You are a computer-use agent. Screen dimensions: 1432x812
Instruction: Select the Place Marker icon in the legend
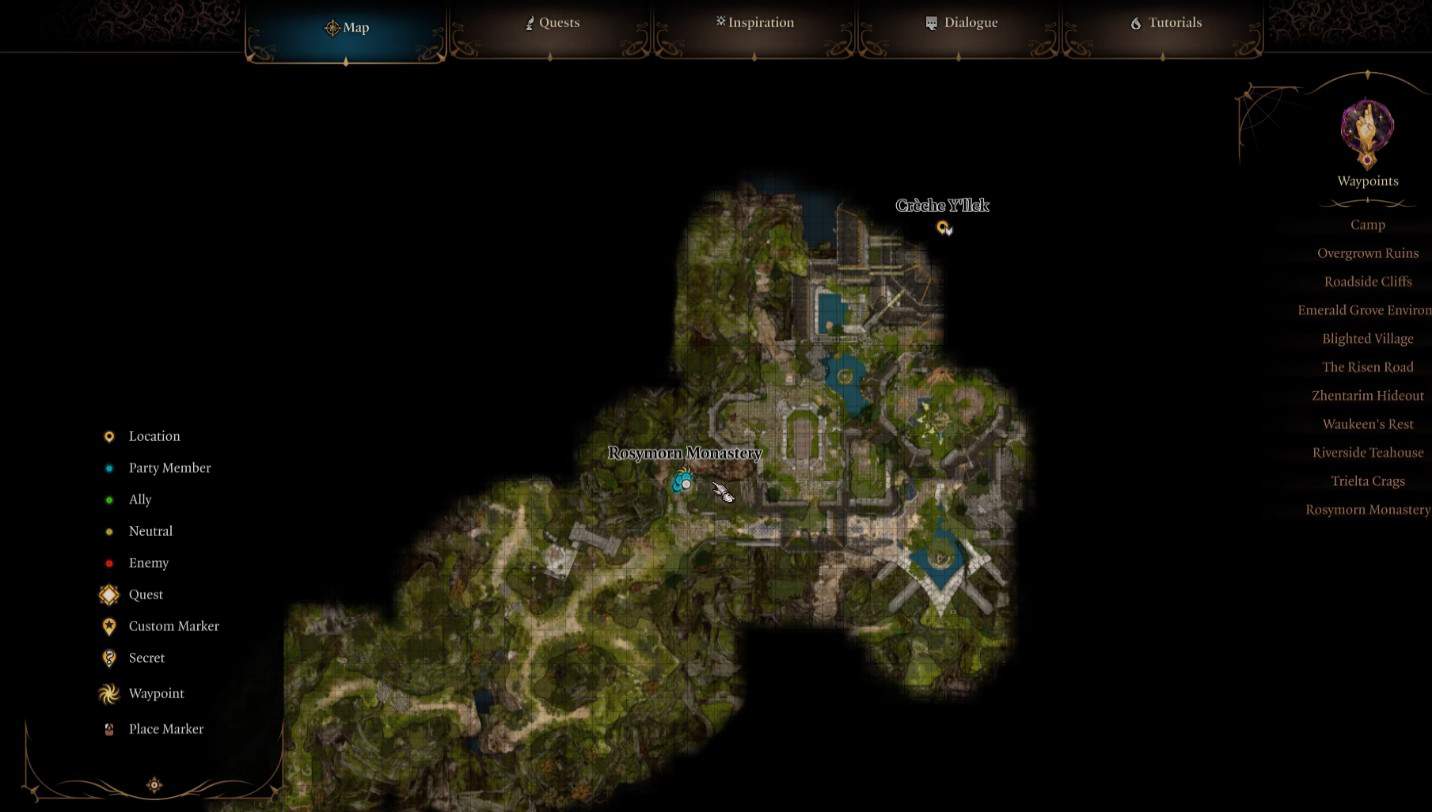(x=108, y=728)
